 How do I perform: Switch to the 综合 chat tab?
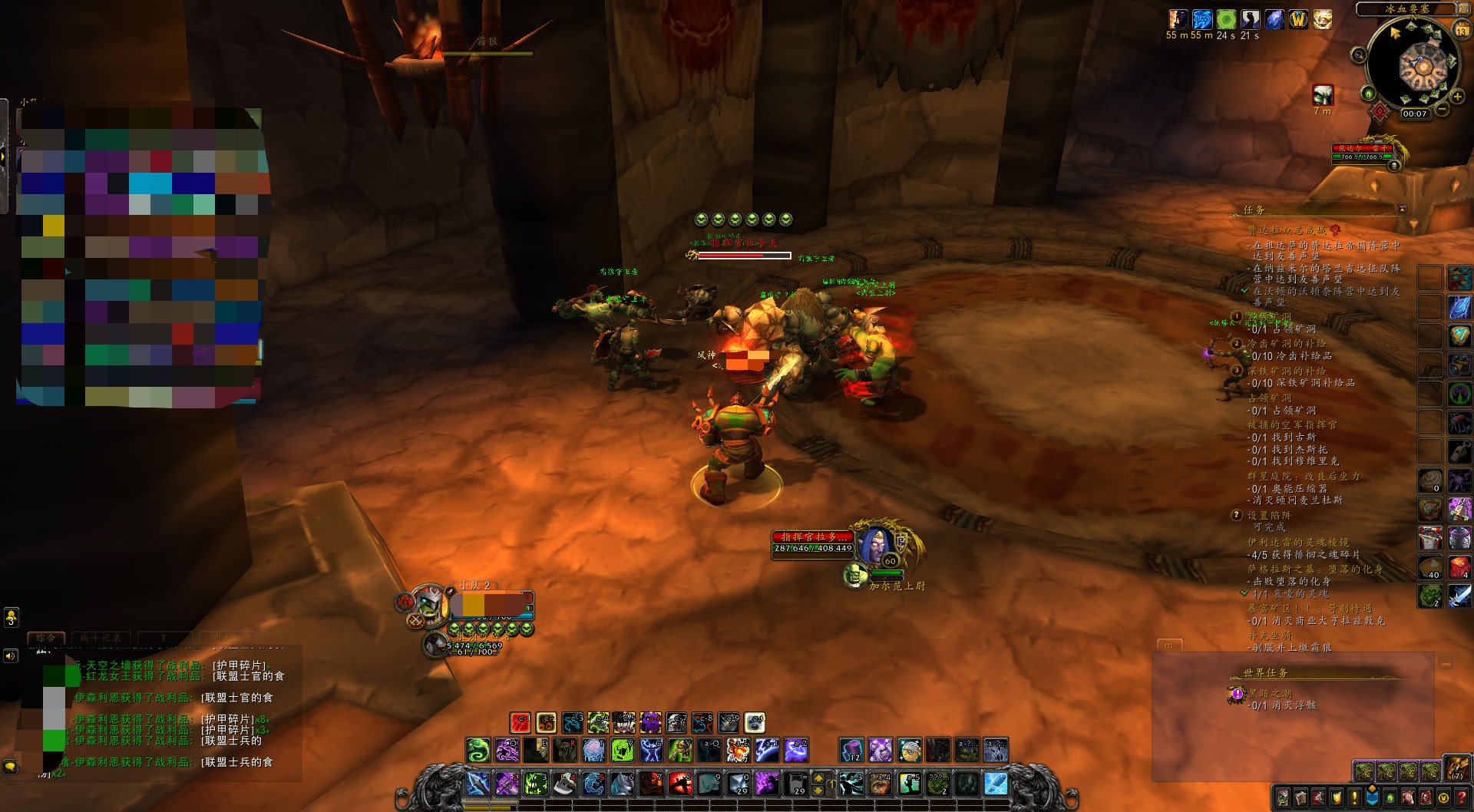(45, 638)
